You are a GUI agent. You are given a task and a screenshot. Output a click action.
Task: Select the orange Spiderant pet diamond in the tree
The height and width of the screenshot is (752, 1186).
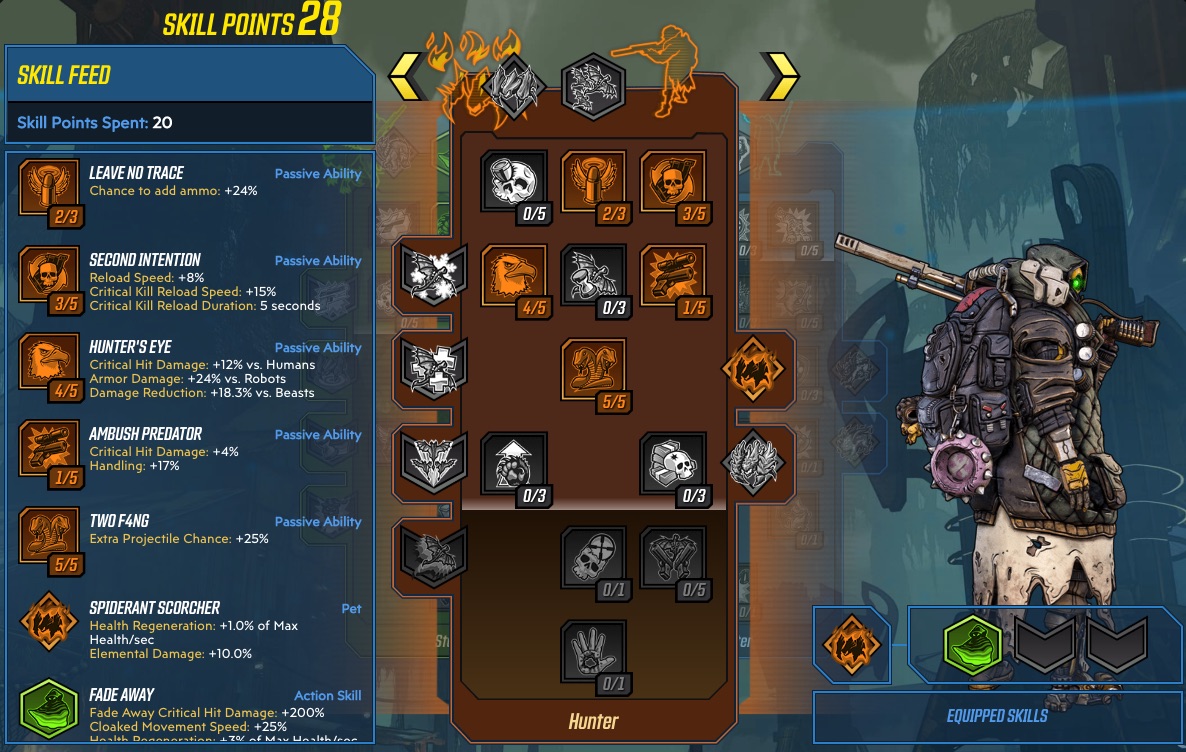(753, 368)
